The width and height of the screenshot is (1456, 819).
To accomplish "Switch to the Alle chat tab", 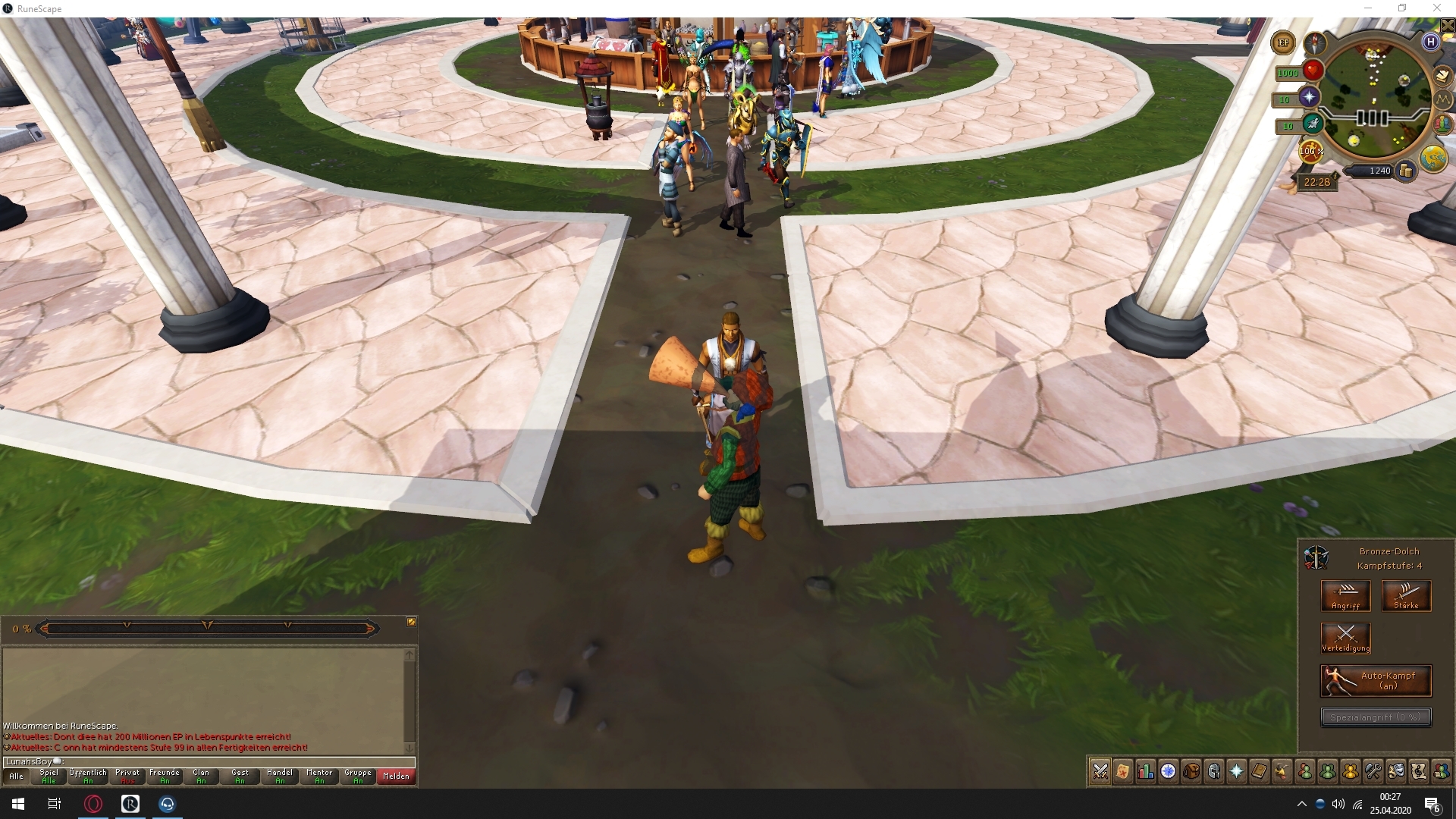I will tap(16, 775).
